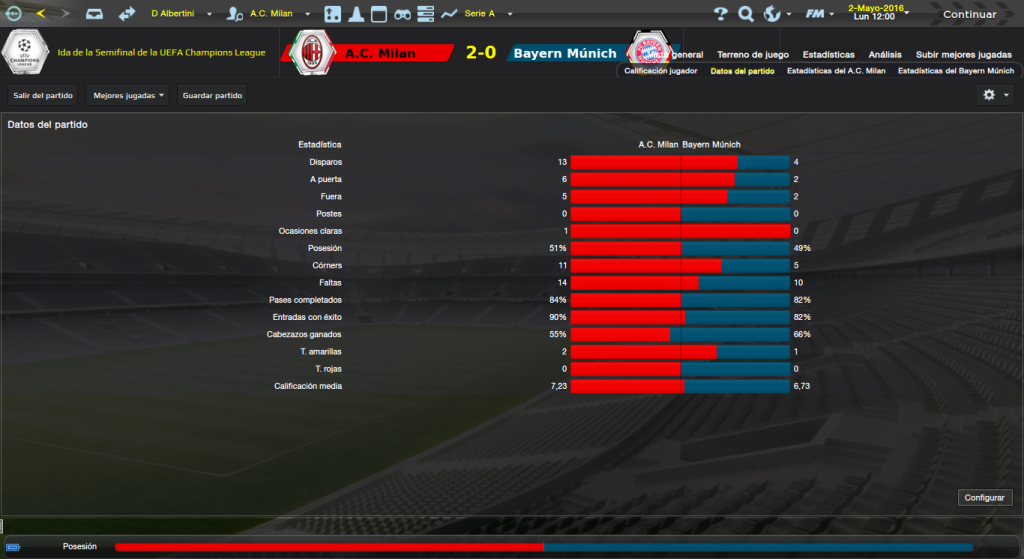The width and height of the screenshot is (1024, 559).
Task: Click the Continuar button
Action: (969, 14)
